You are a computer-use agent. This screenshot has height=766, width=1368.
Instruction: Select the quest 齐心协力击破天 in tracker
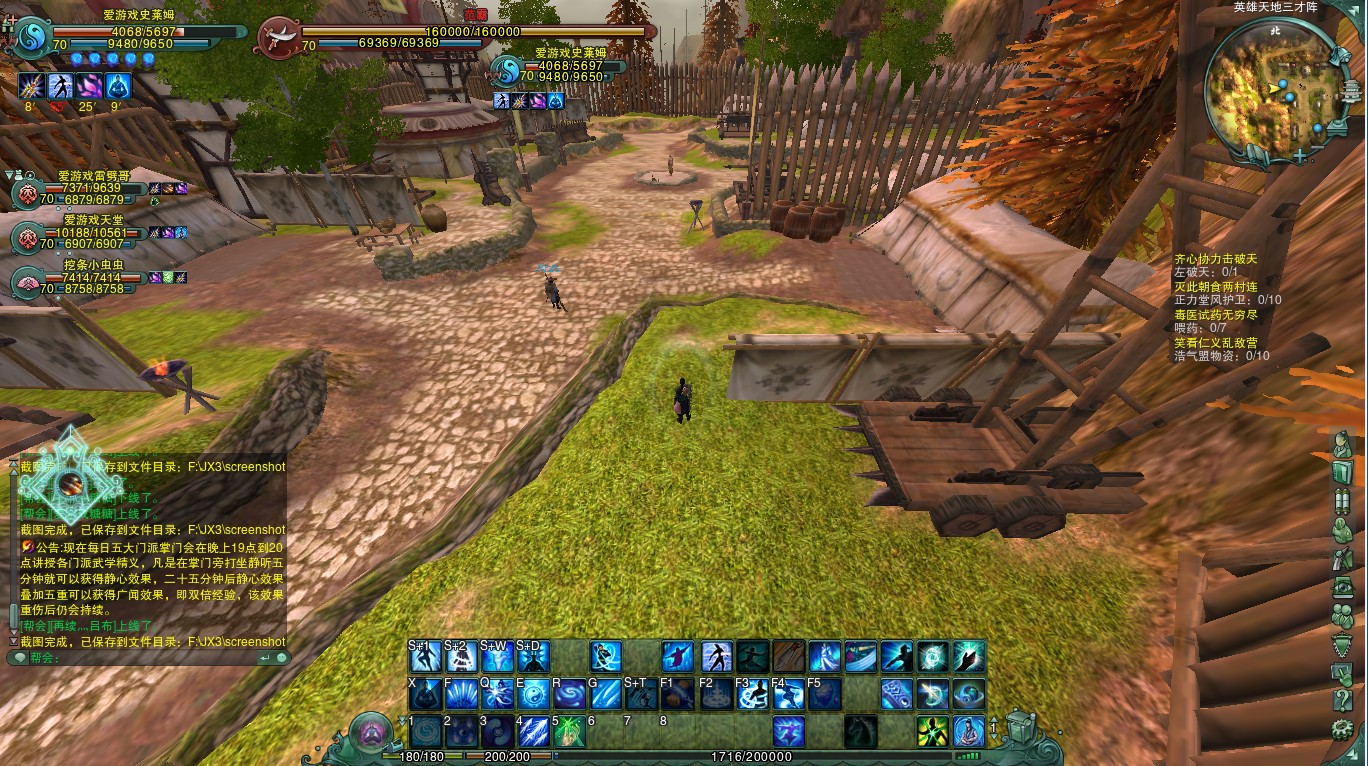point(1215,259)
